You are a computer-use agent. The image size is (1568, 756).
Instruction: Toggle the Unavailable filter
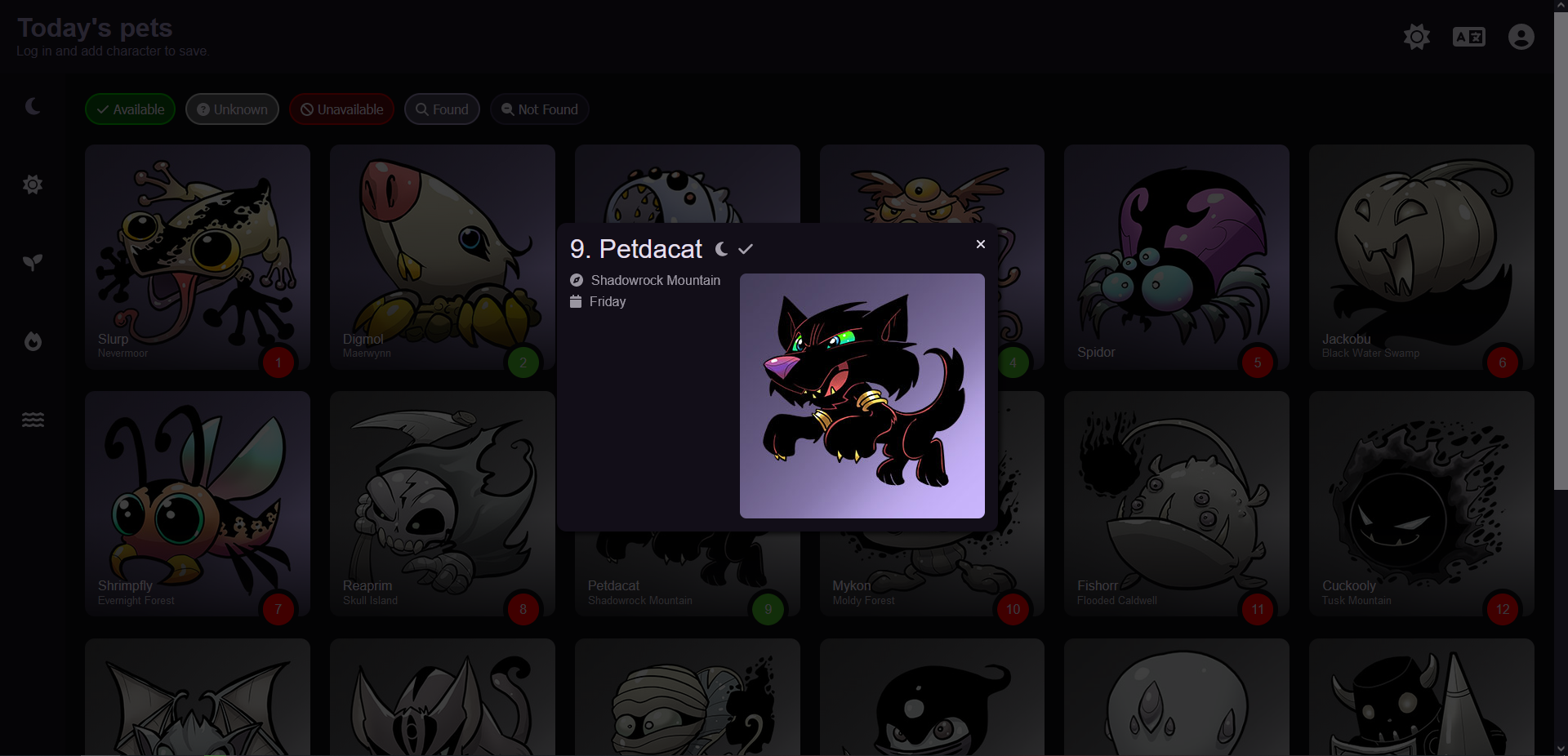pos(341,109)
